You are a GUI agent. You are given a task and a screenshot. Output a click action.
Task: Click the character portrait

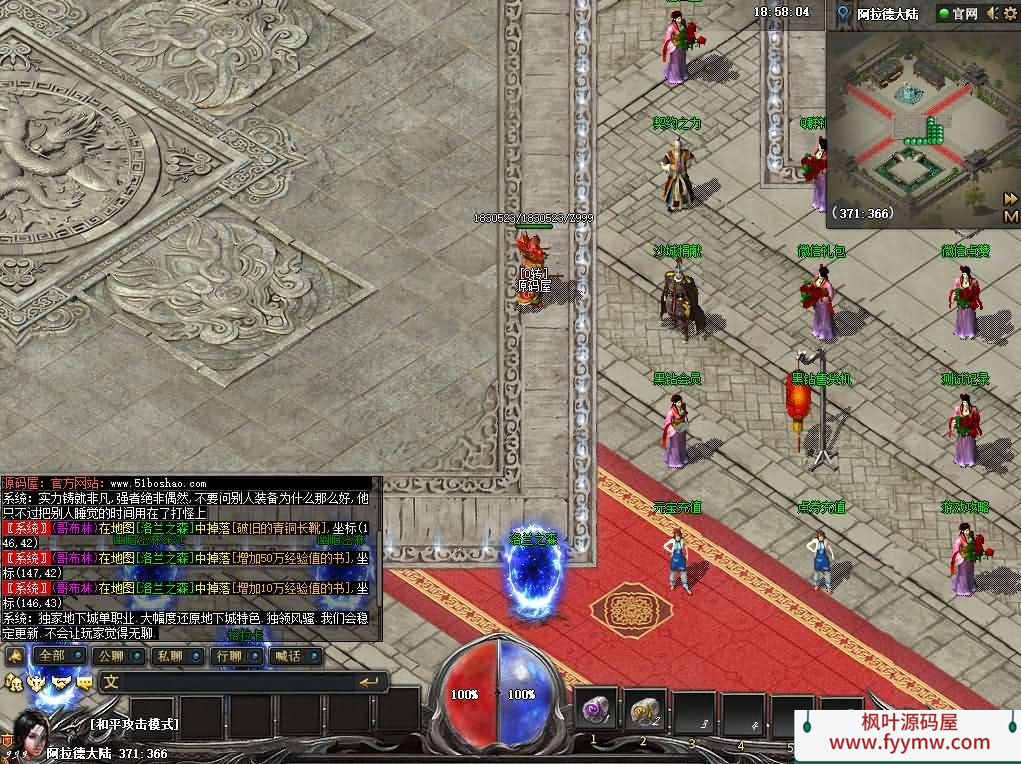(x=30, y=734)
